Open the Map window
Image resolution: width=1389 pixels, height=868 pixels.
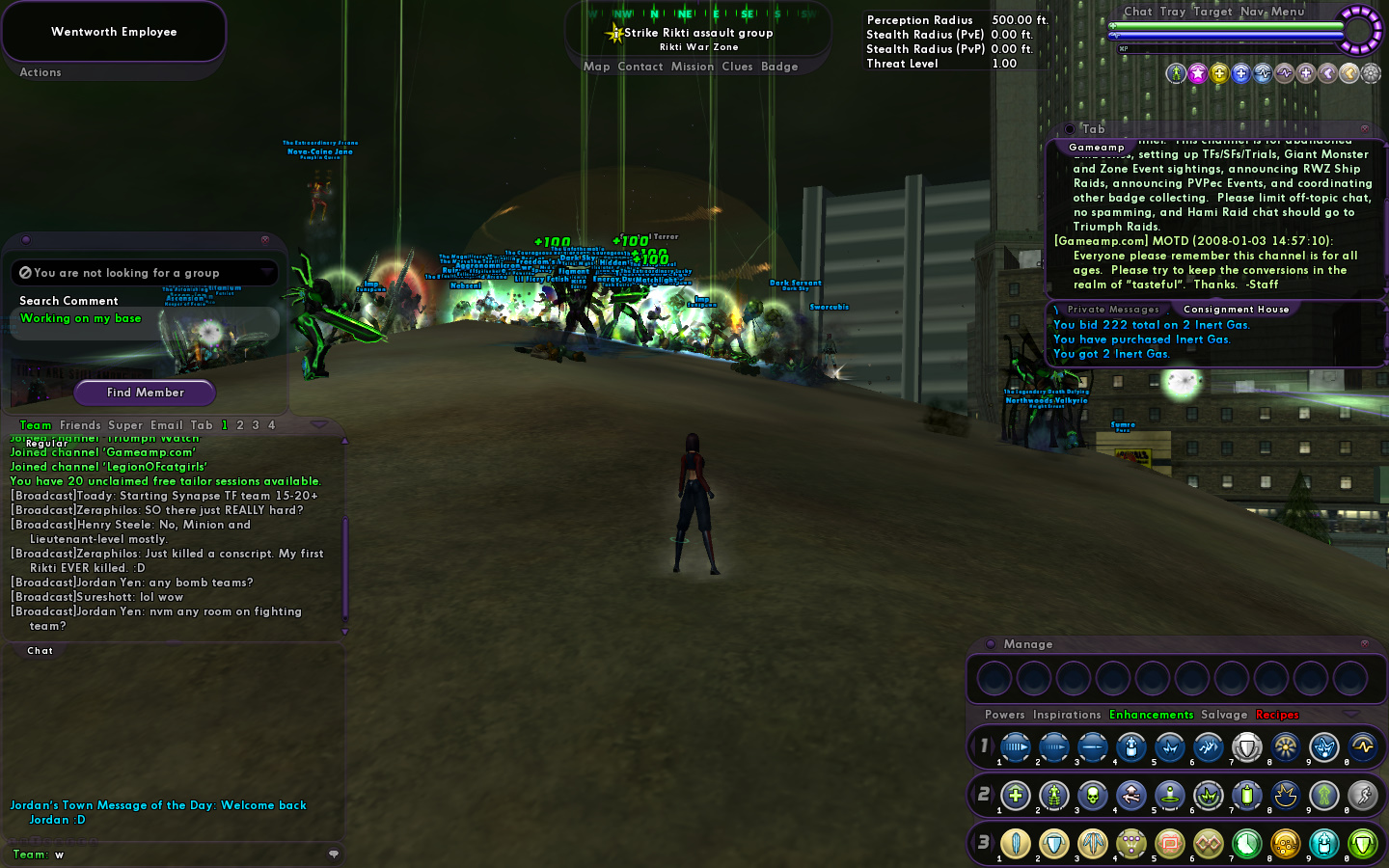point(596,67)
